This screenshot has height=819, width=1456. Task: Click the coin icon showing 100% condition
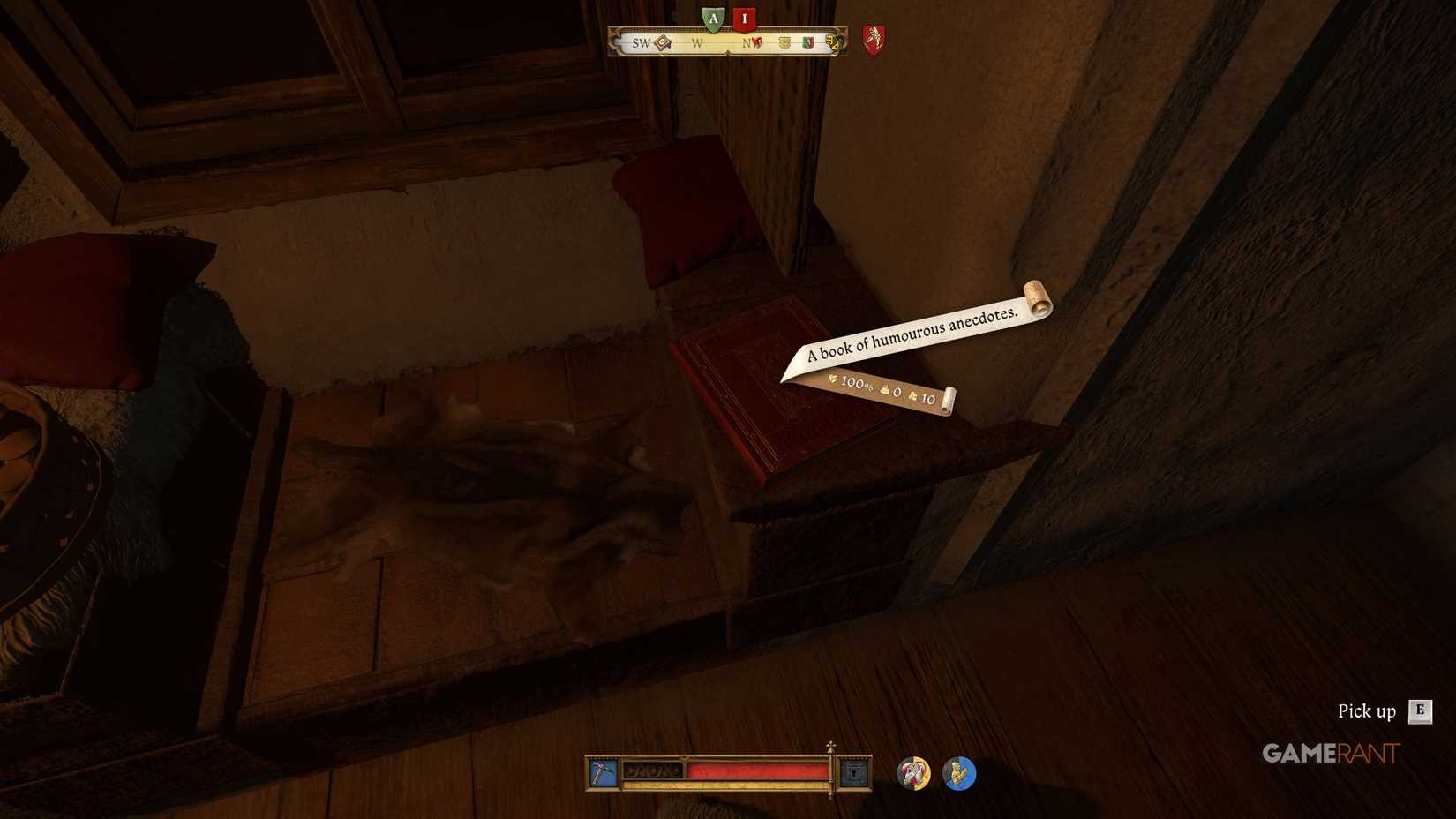point(834,379)
